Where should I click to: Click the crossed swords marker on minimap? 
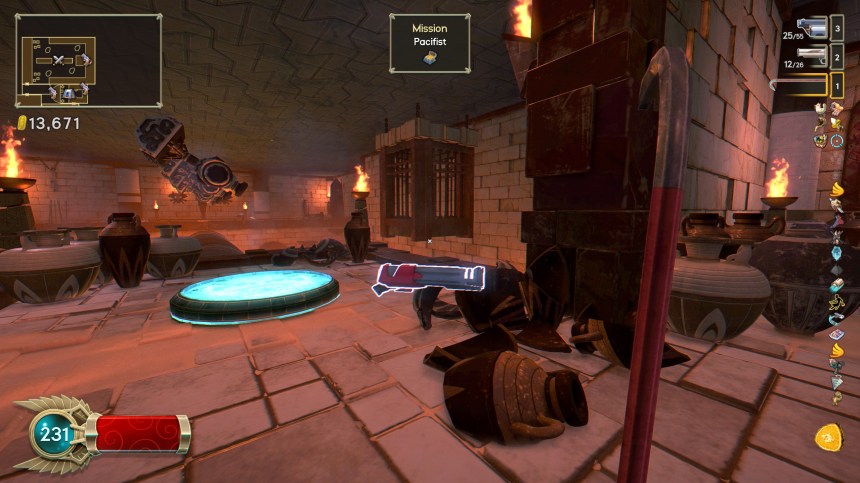pos(59,61)
